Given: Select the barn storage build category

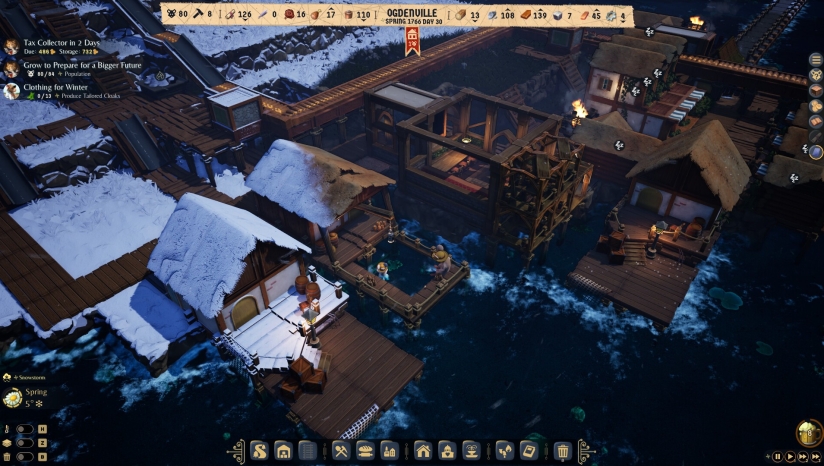Looking at the screenshot, I should [283, 451].
